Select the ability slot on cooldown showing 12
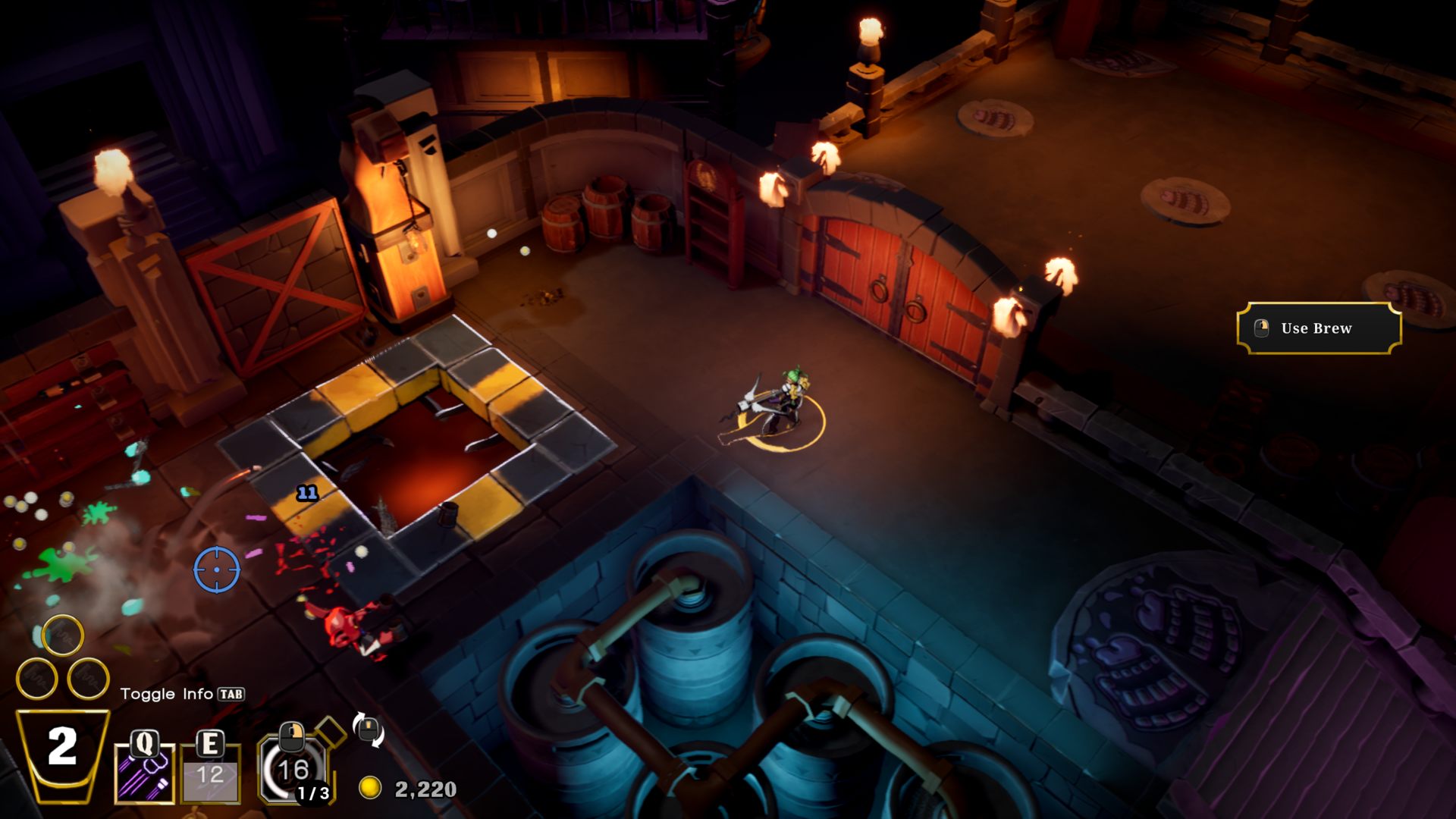Image resolution: width=1456 pixels, height=819 pixels. (211, 773)
